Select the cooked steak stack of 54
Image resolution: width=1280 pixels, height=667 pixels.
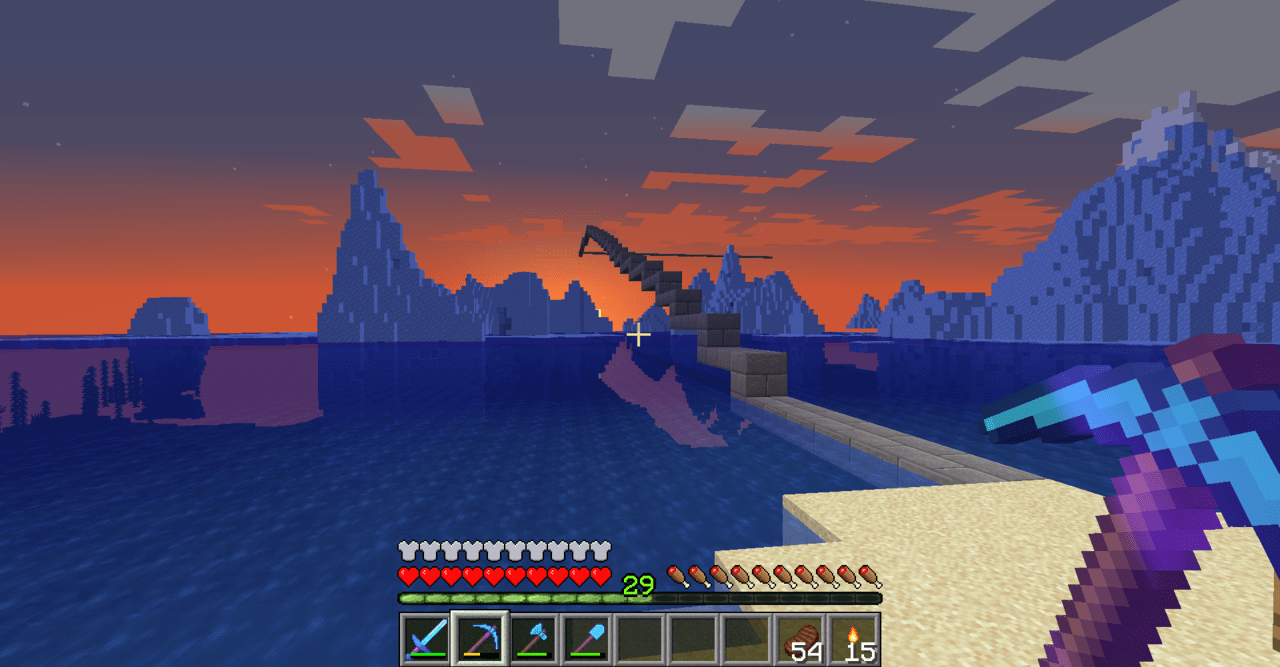tap(801, 639)
